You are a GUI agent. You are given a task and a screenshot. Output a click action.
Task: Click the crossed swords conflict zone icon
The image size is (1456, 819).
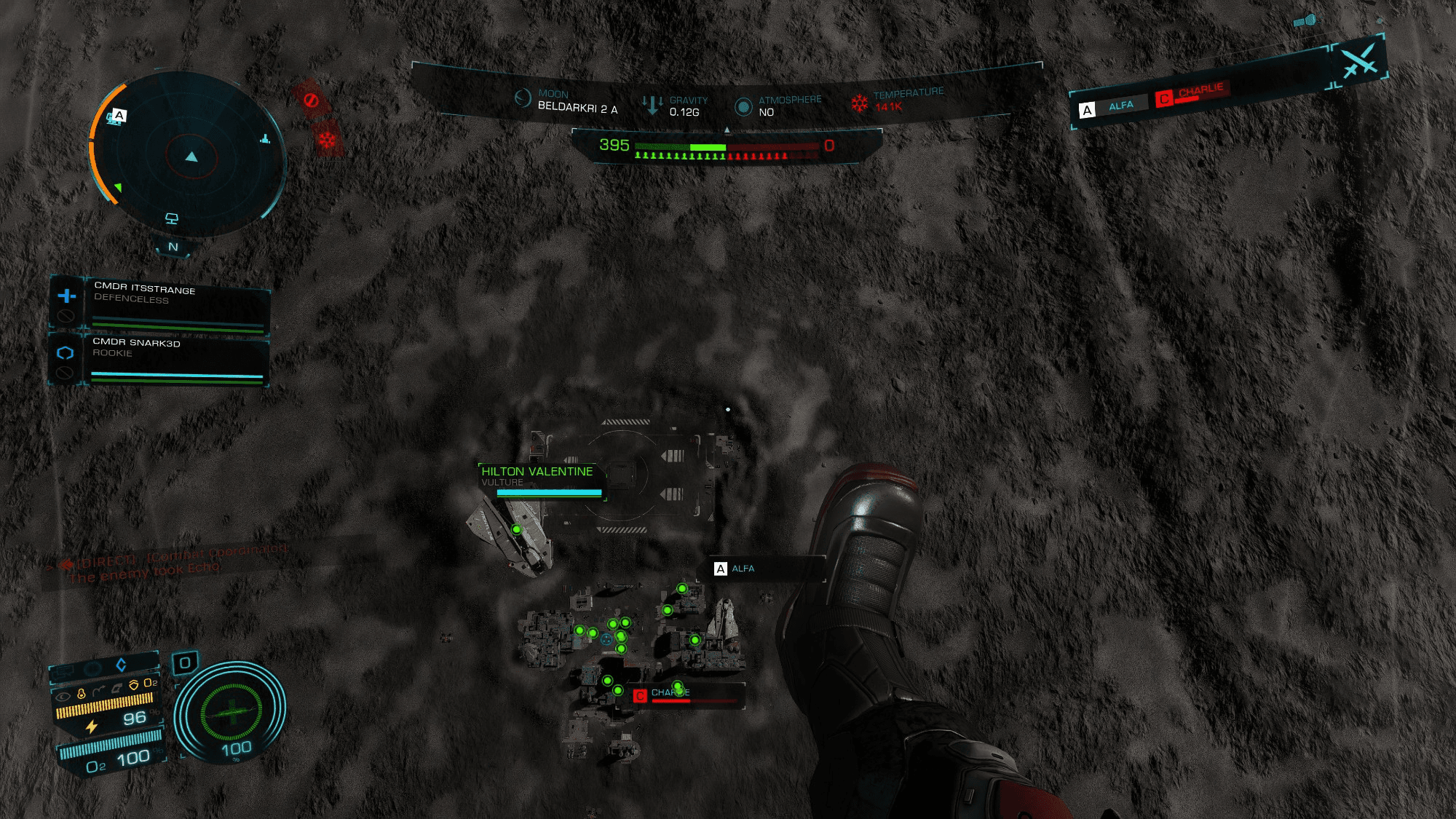1358,60
